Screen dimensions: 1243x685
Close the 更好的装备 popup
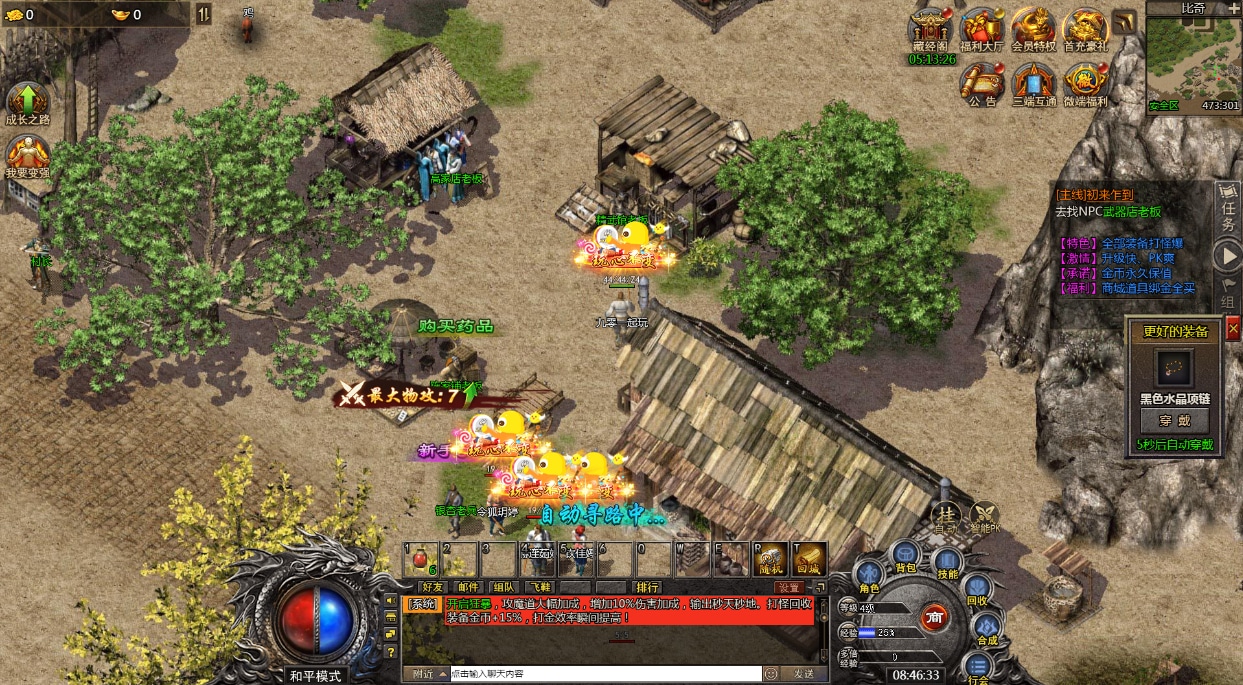coord(1232,328)
